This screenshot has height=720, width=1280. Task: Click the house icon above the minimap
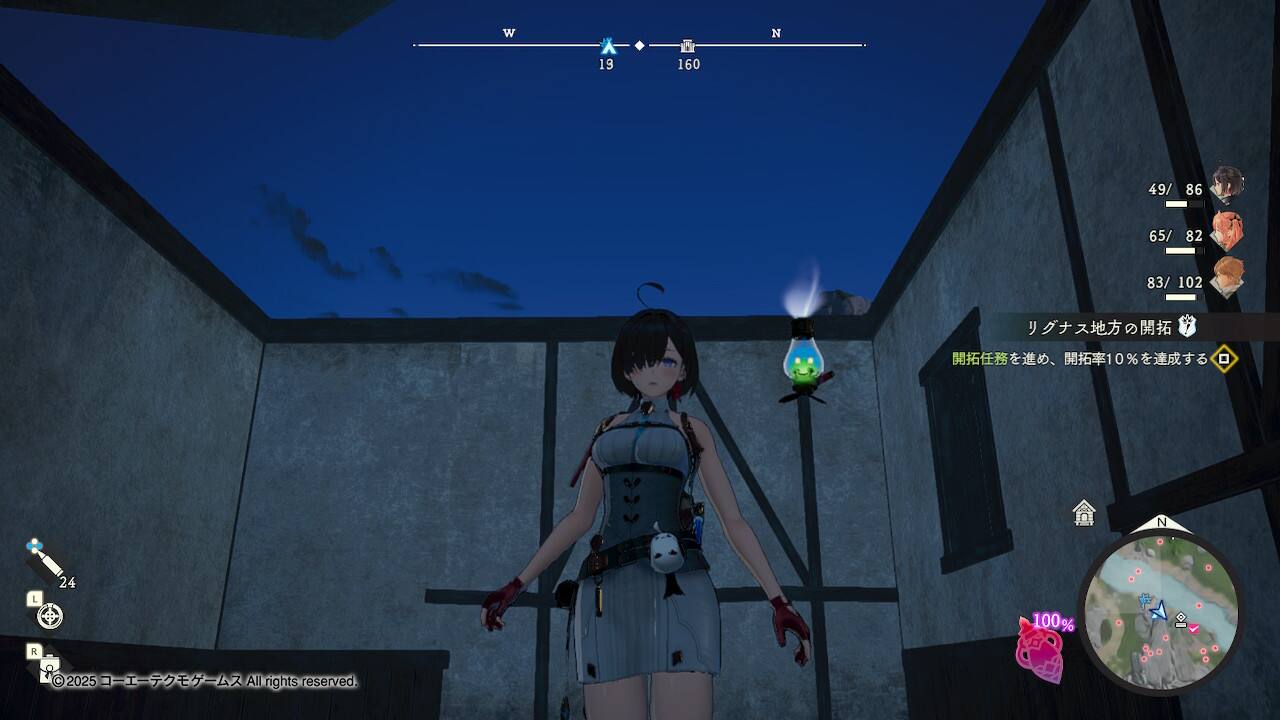tap(1084, 513)
